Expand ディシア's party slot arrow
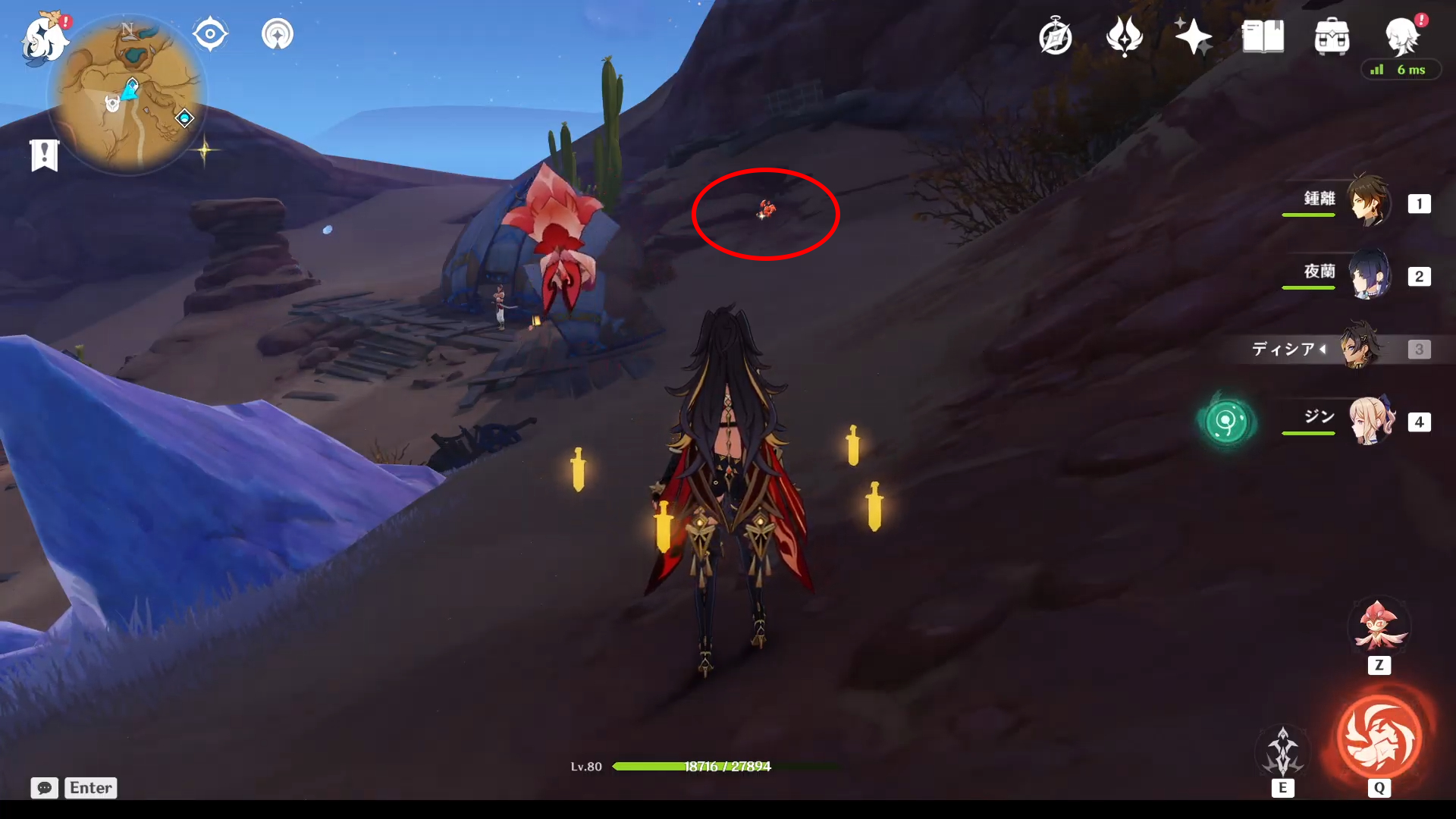The height and width of the screenshot is (819, 1456). [x=1323, y=349]
